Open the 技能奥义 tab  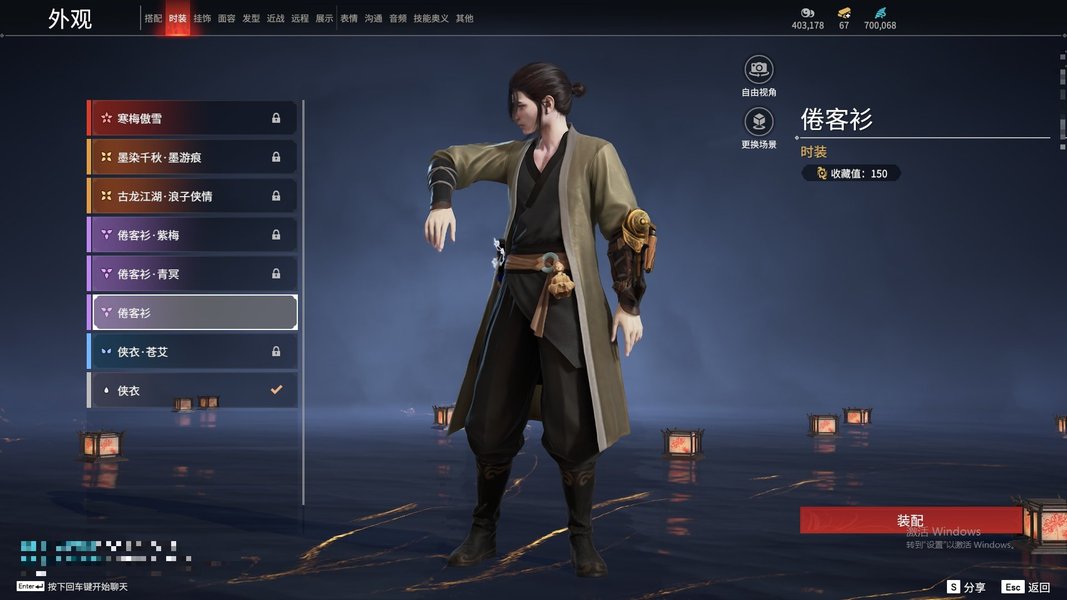(431, 18)
